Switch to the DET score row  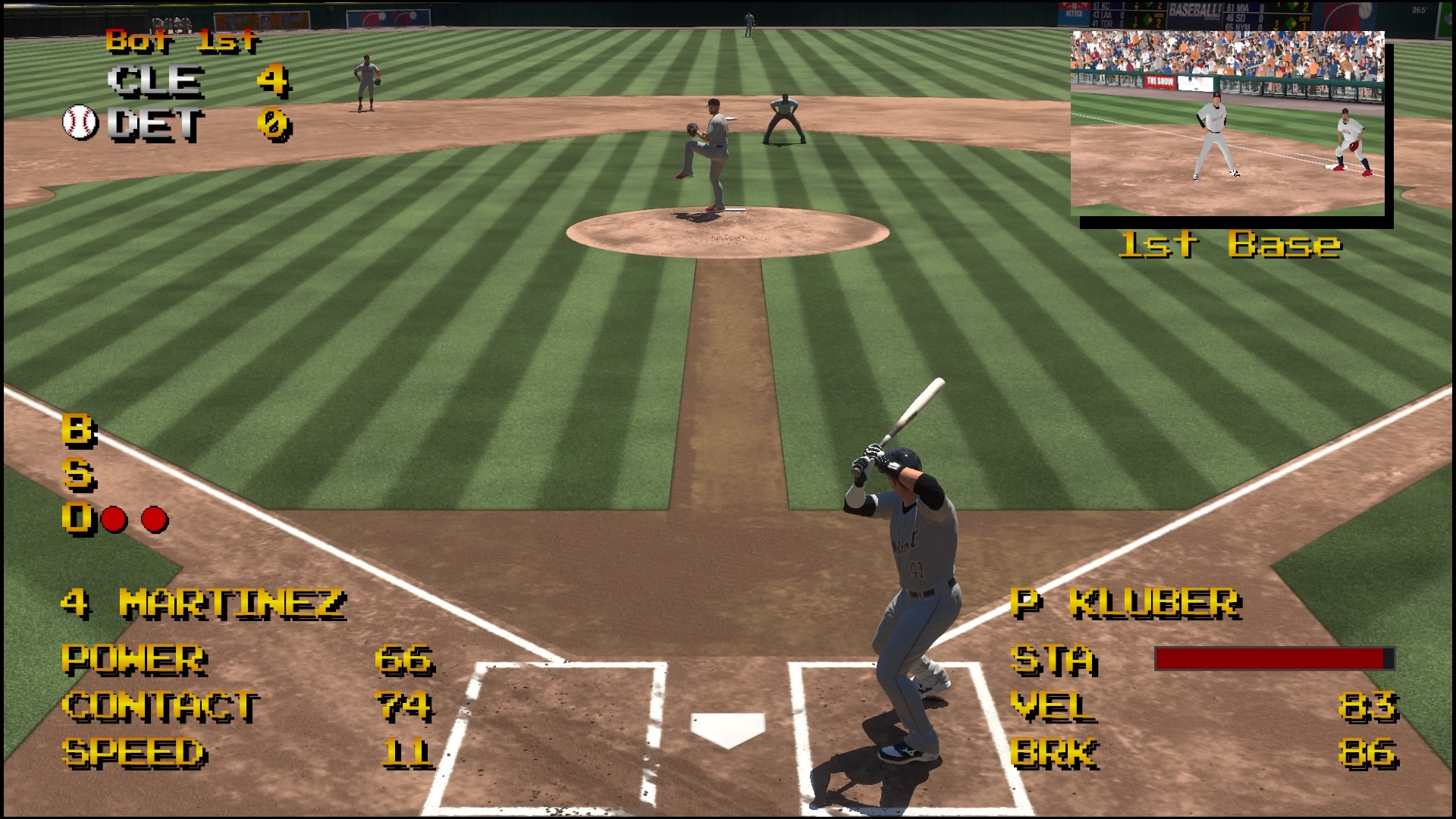click(190, 121)
